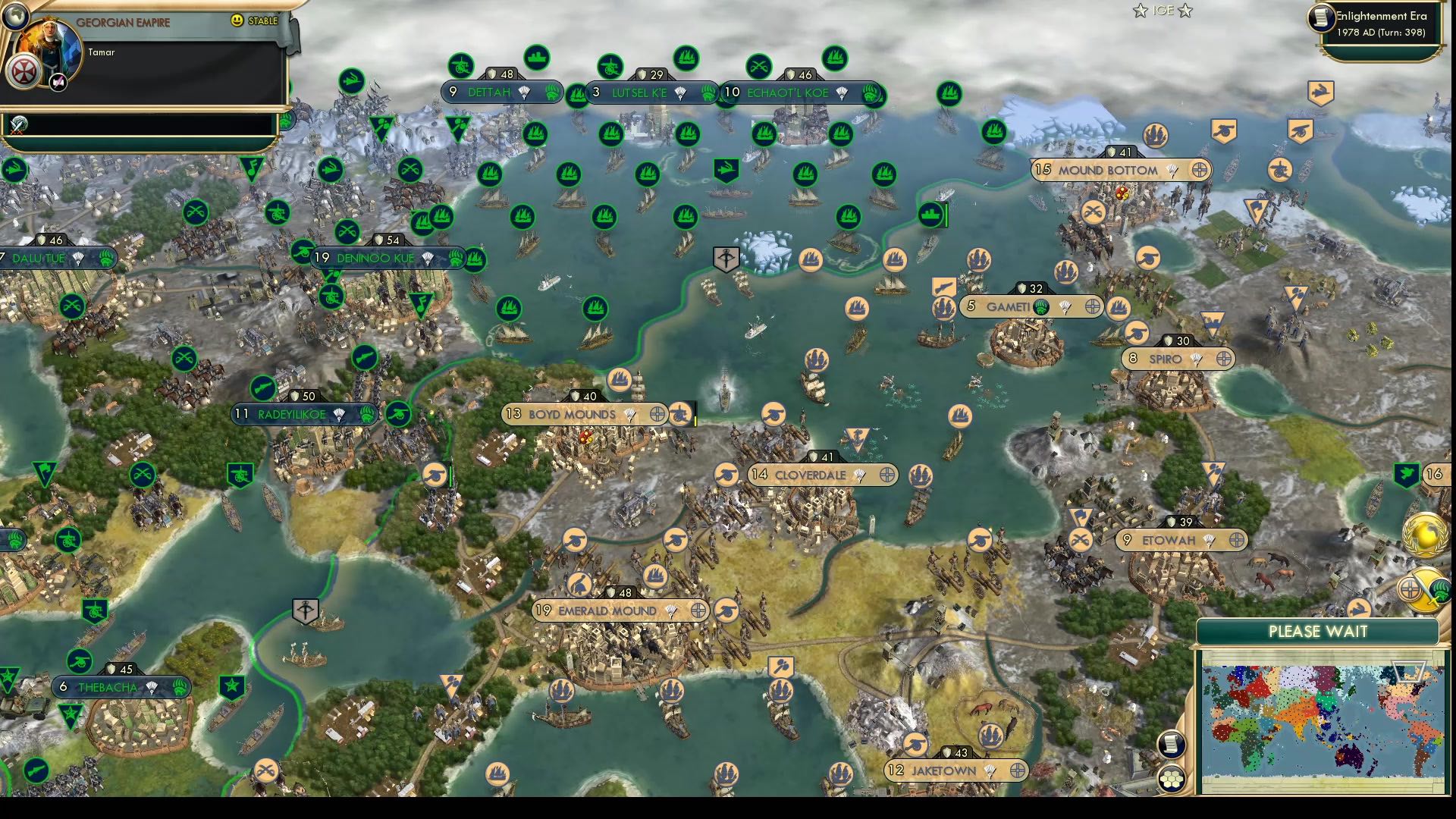Open the notification log scroll icon
Image resolution: width=1456 pixels, height=819 pixels.
(x=1171, y=744)
